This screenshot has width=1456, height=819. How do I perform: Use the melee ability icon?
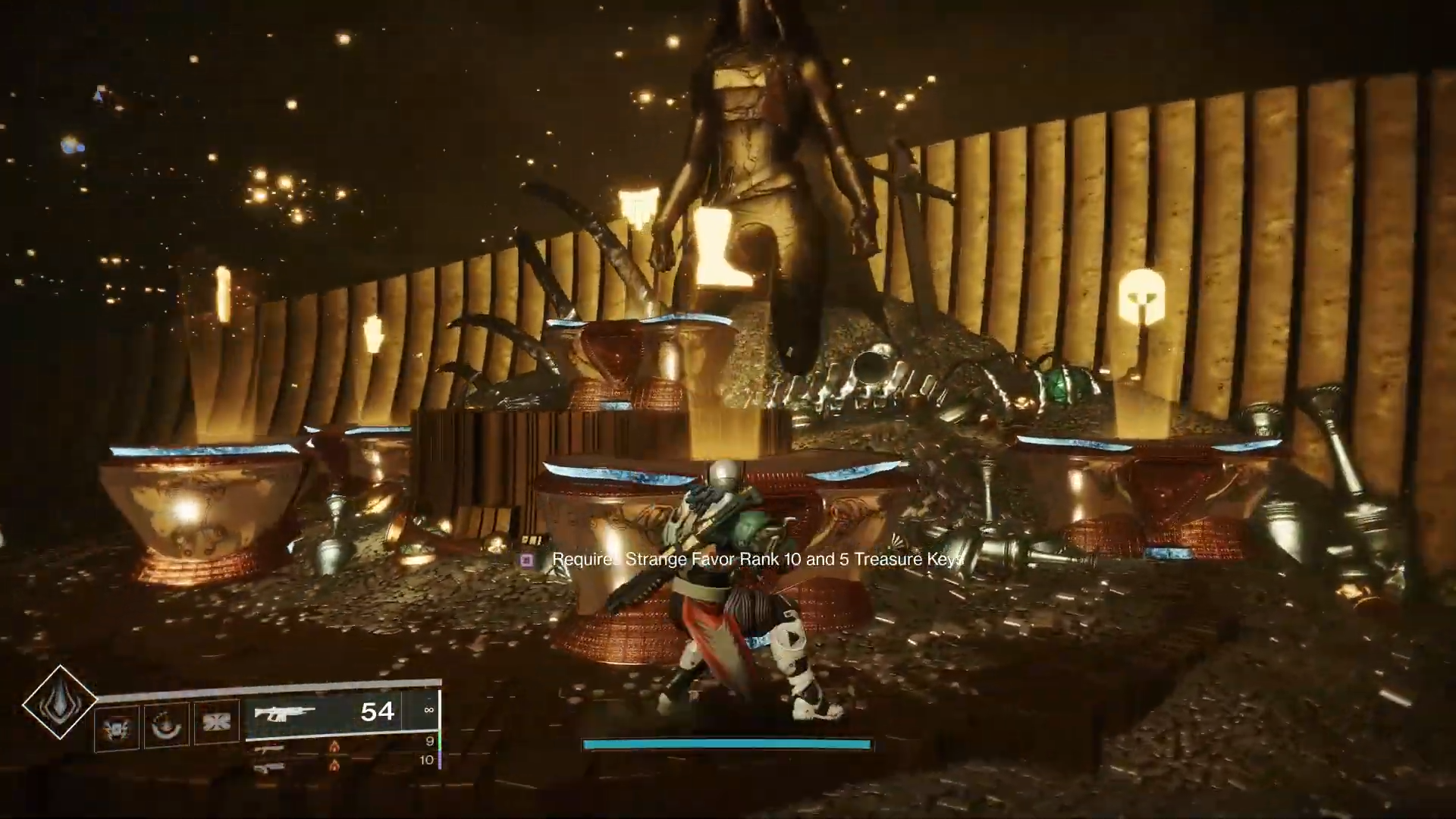pos(217,721)
